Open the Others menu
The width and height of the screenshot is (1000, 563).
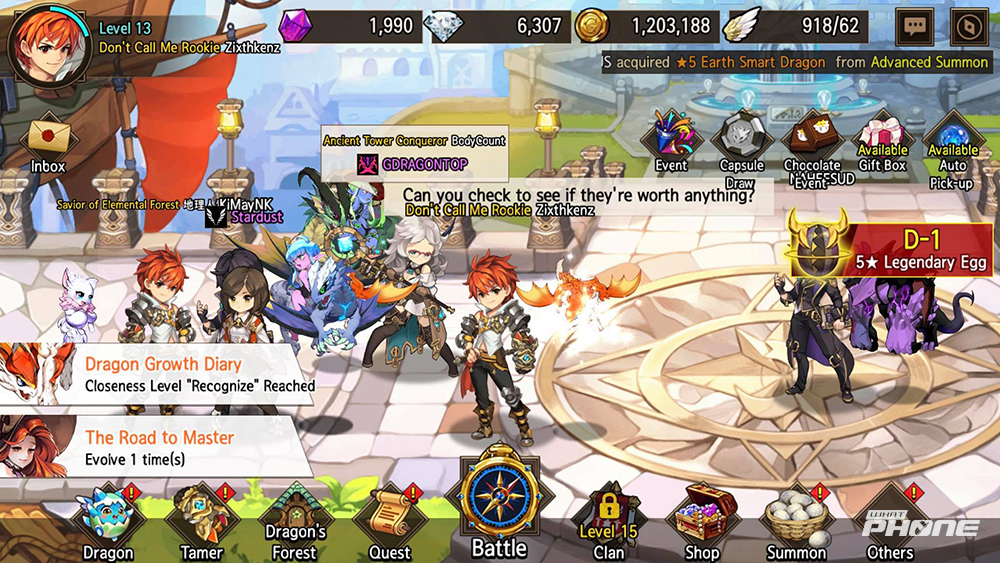pos(890,520)
